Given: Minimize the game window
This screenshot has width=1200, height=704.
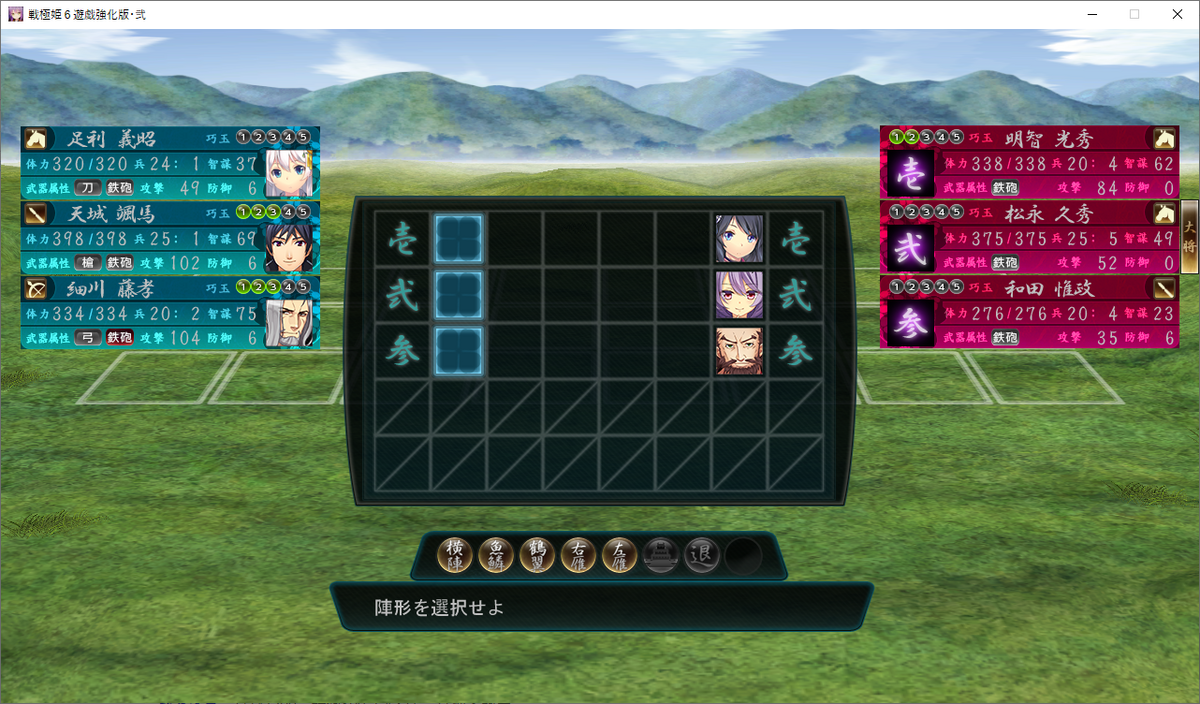Looking at the screenshot, I should pos(1088,14).
